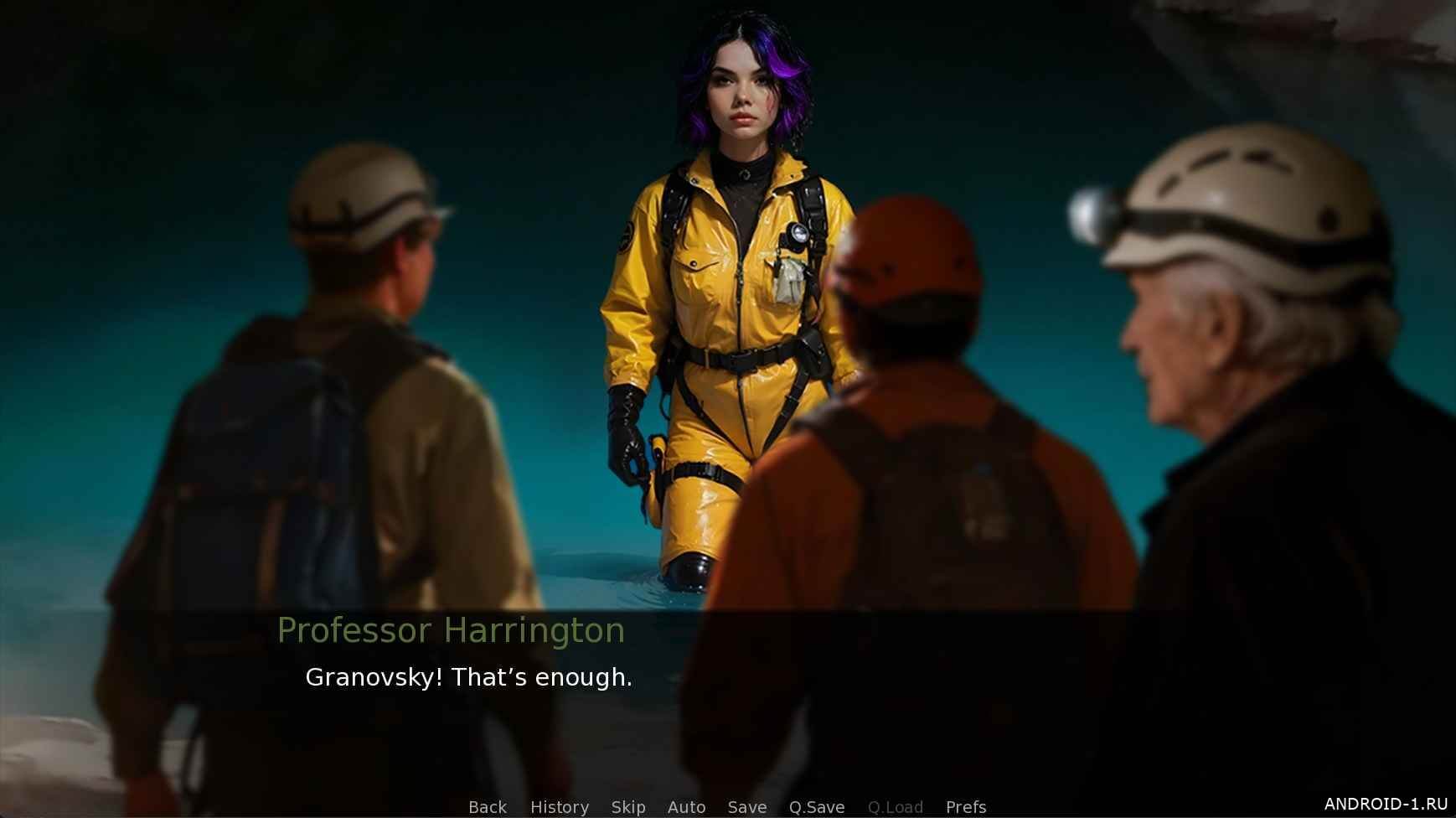Open the Prefs preferences screen
This screenshot has width=1456, height=818.
[x=965, y=806]
